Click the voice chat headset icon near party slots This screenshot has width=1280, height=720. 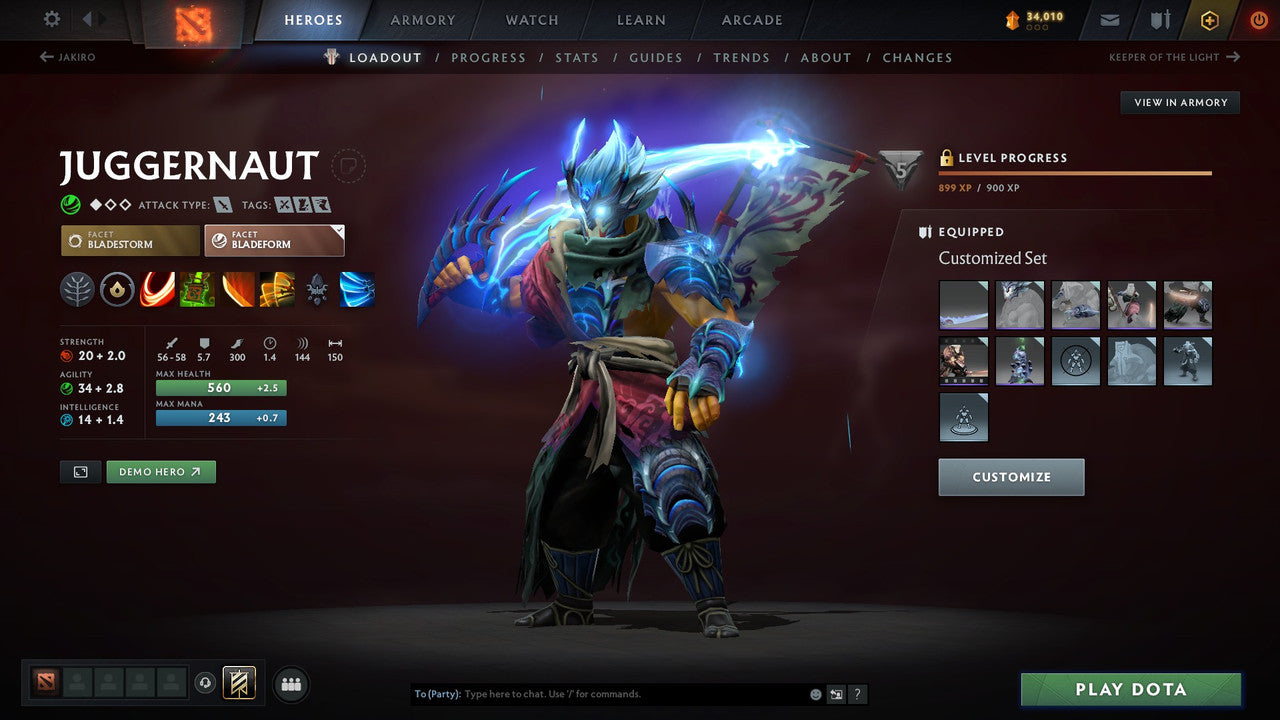(206, 683)
